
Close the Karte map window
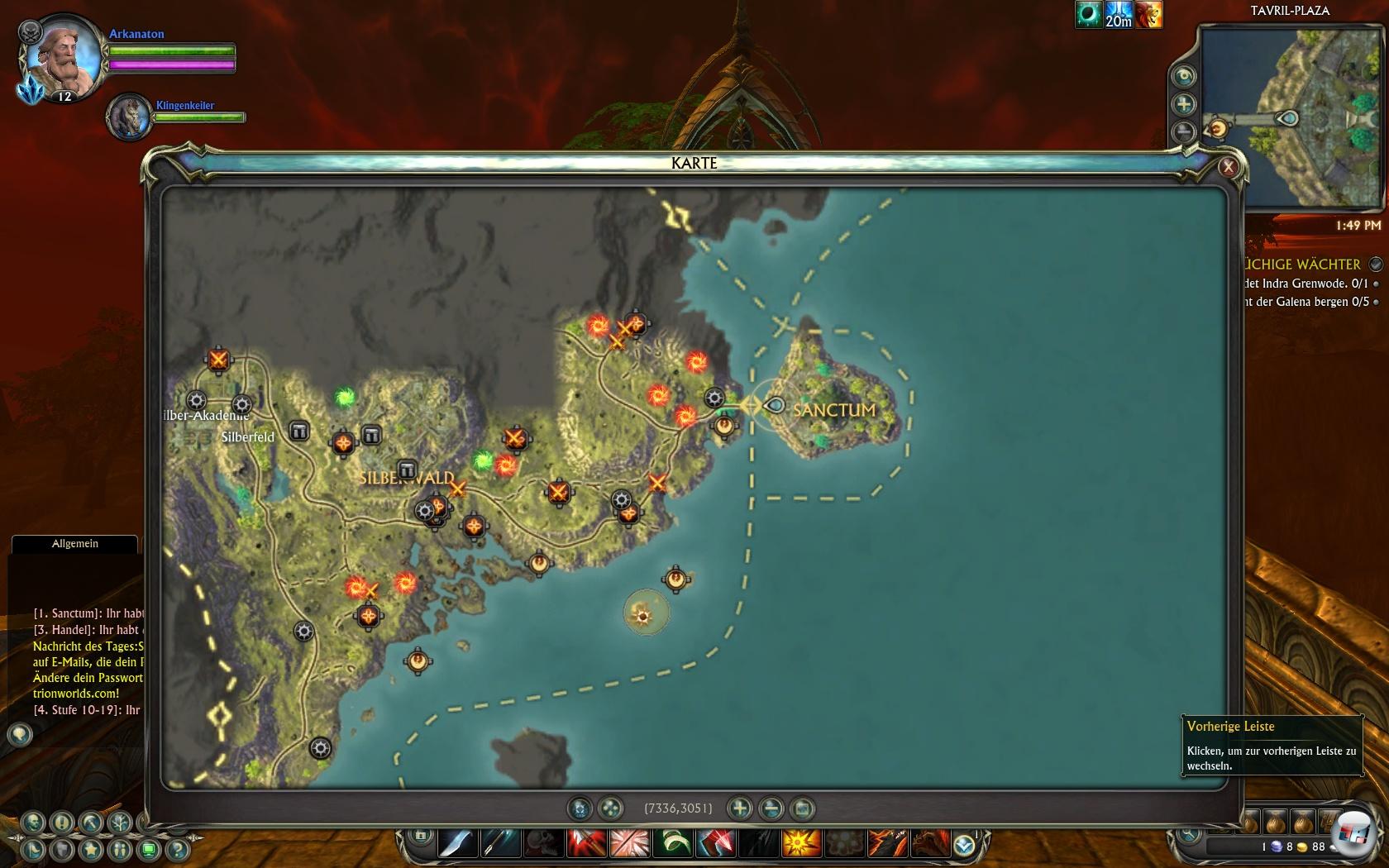coord(1228,167)
